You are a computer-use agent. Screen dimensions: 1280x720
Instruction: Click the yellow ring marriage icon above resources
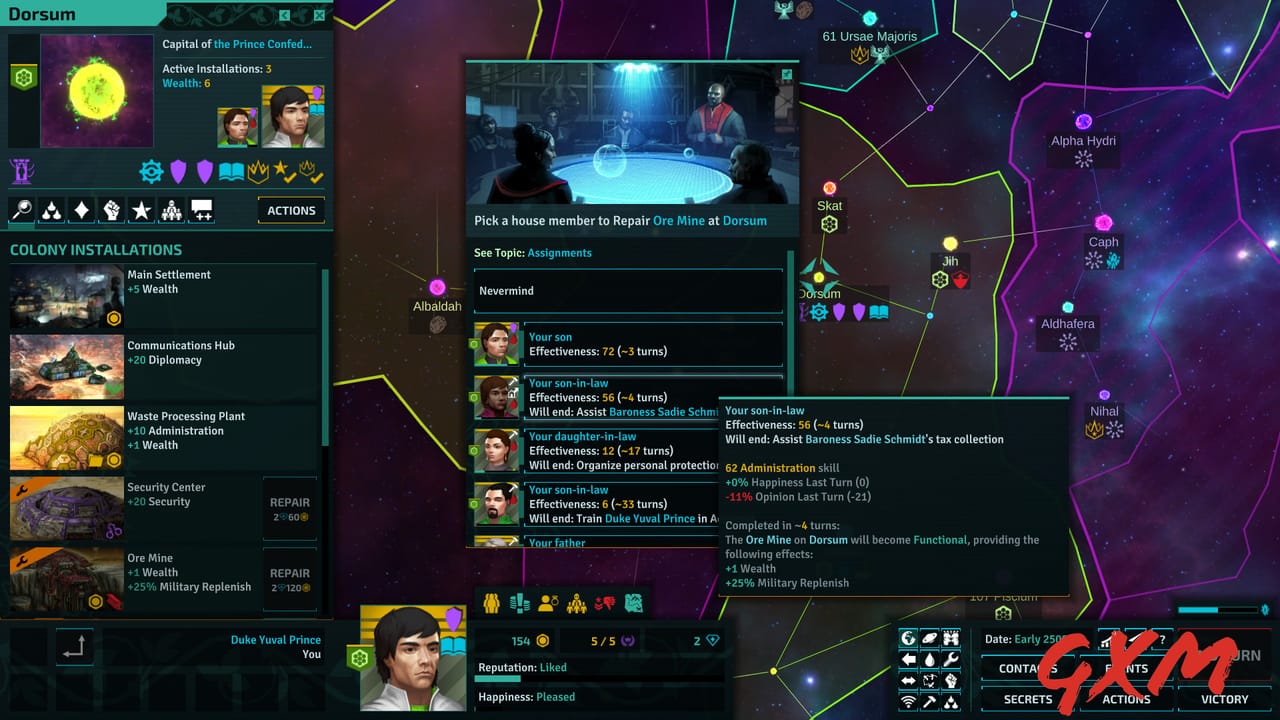(549, 601)
